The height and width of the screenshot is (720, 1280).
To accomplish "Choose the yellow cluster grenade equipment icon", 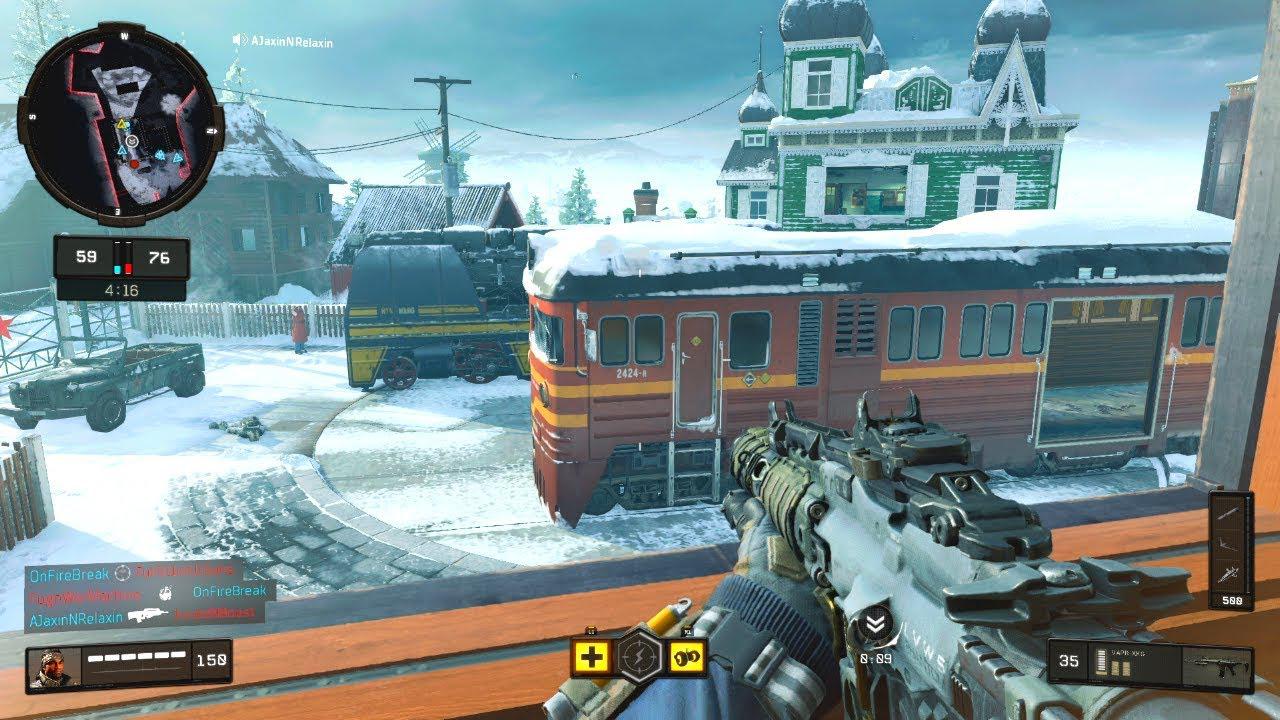I will click(x=689, y=657).
